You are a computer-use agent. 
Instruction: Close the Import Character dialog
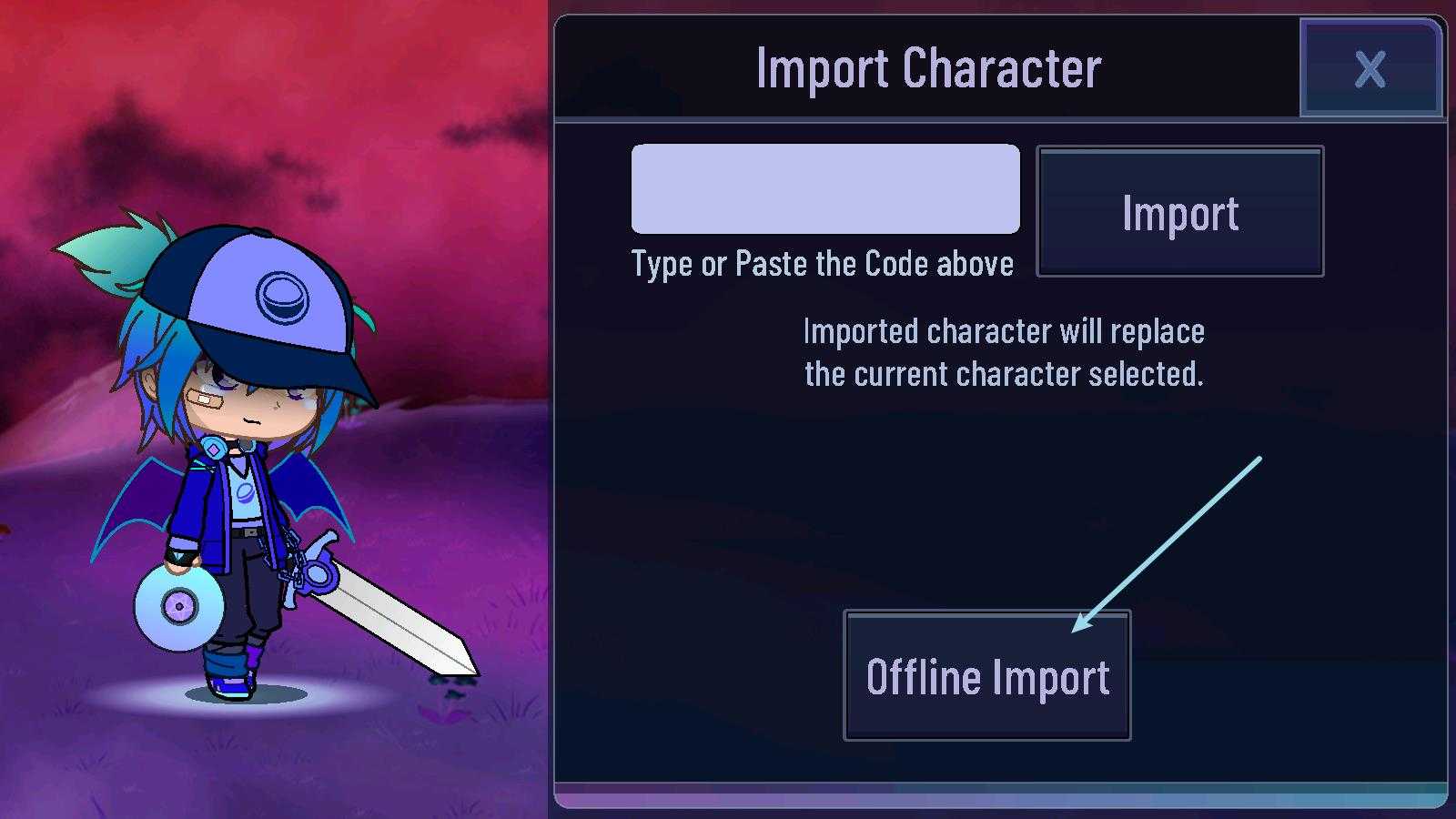(x=1370, y=68)
